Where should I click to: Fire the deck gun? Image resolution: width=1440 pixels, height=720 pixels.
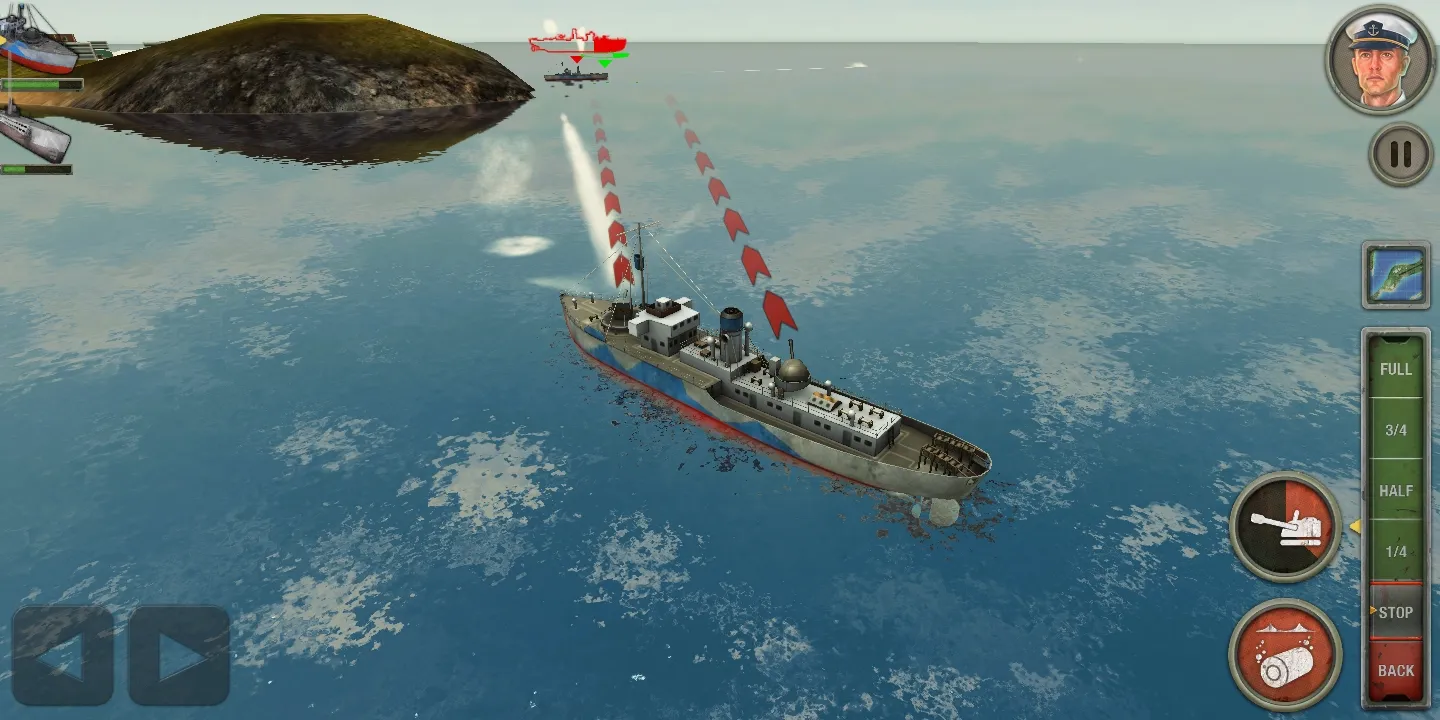coord(1285,526)
